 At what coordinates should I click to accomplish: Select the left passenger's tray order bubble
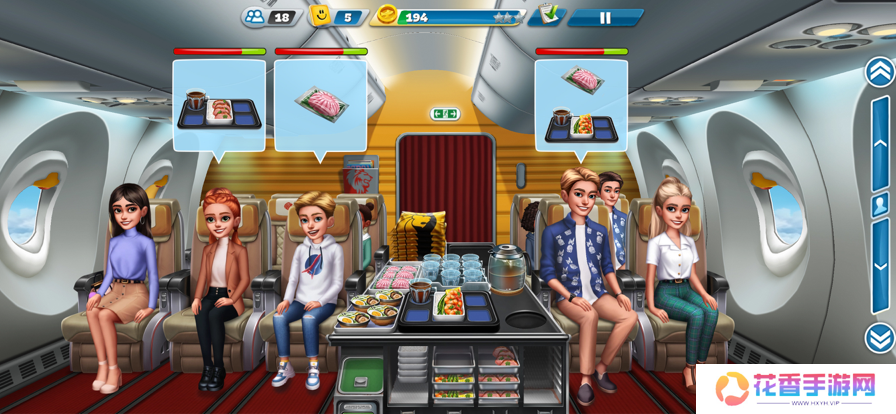pyautogui.click(x=219, y=105)
